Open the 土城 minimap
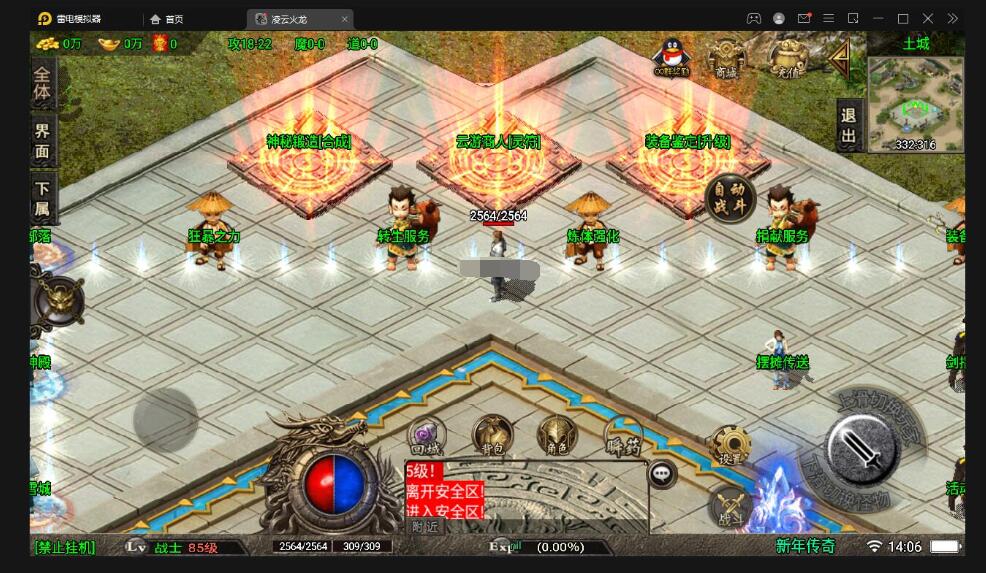This screenshot has width=986, height=573. [915, 104]
